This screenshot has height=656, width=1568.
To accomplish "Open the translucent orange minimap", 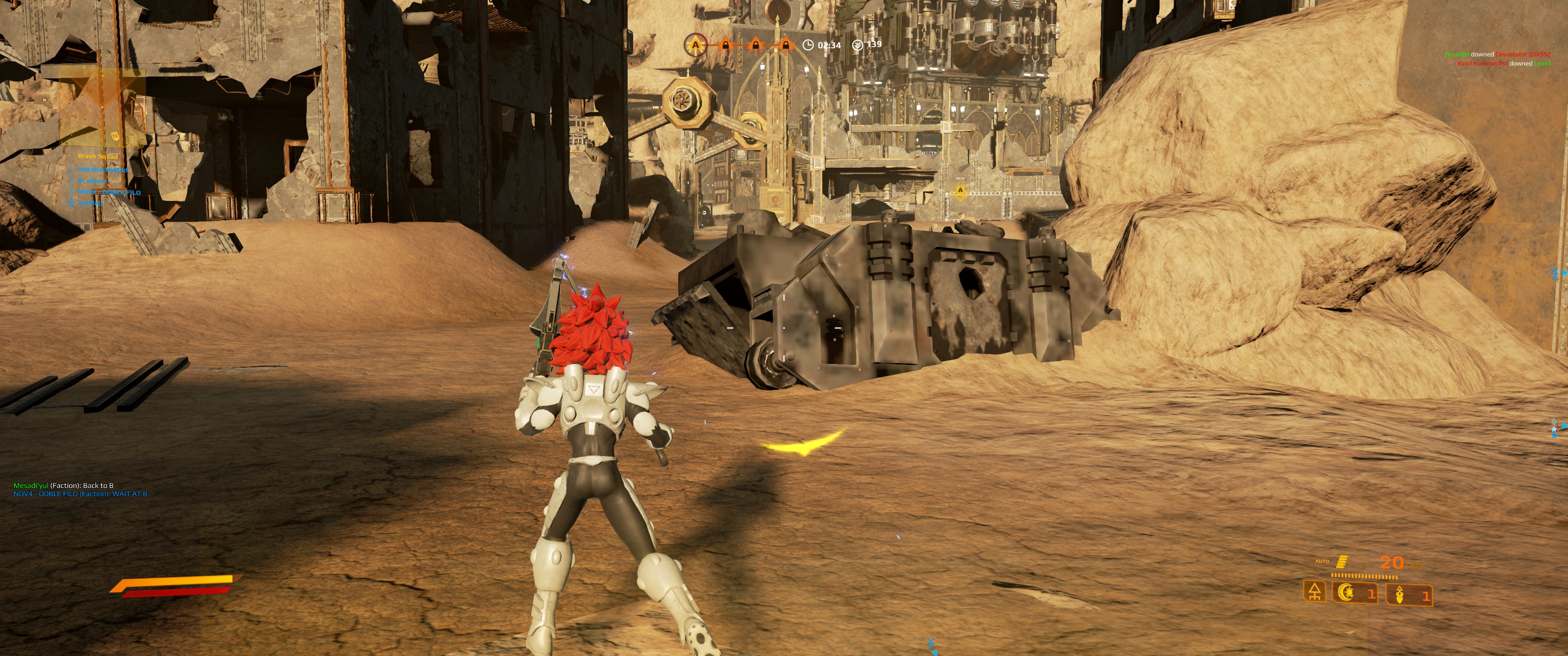I will 102,108.
